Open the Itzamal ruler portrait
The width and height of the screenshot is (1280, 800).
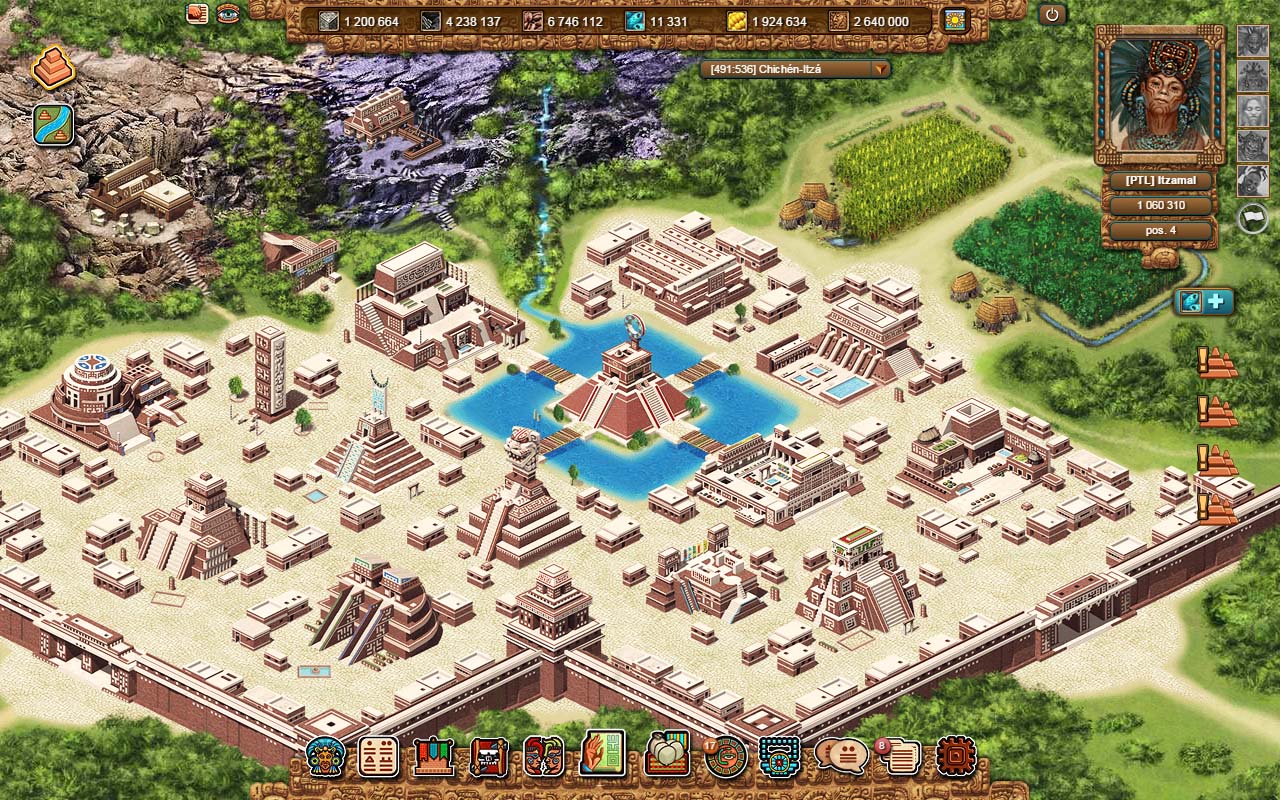pyautogui.click(x=1160, y=95)
